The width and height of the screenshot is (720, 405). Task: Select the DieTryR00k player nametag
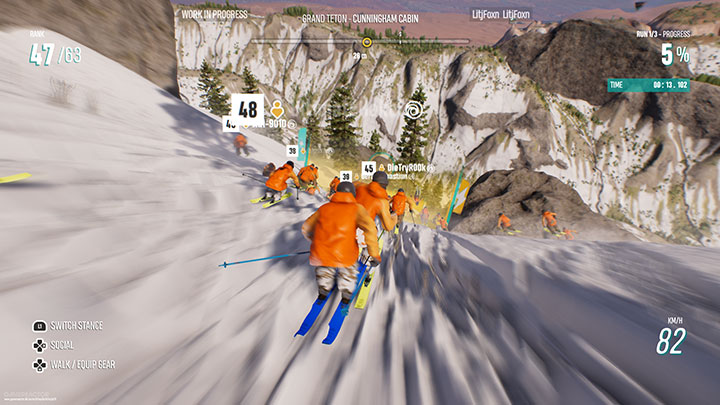[x=404, y=168]
